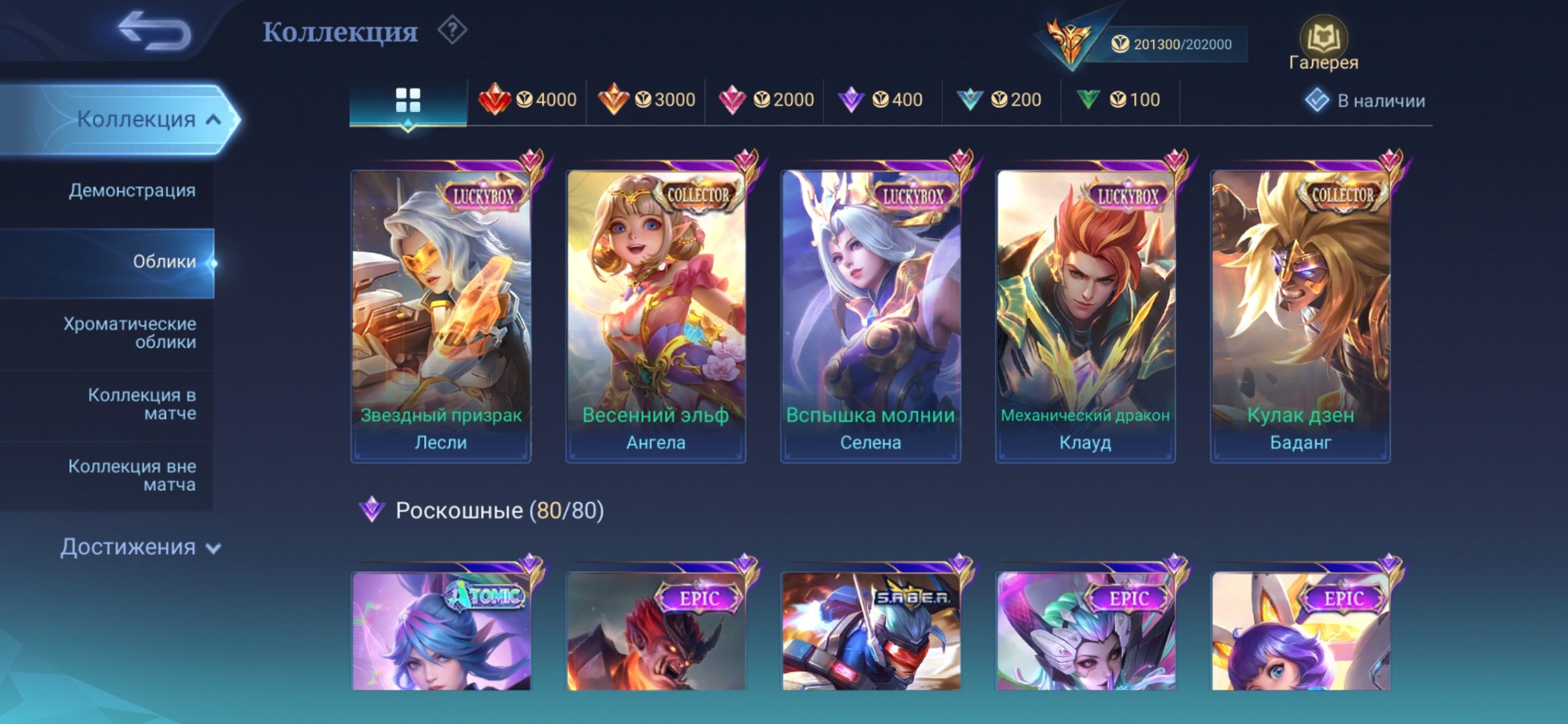Select the orange 3000-ticket rarity icon
The image size is (1568, 724).
click(613, 98)
